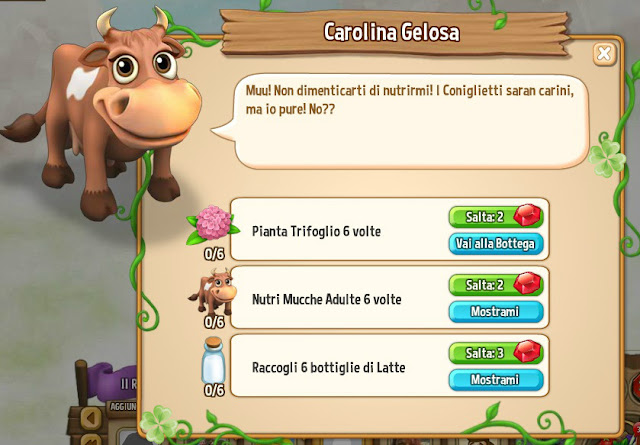This screenshot has height=445, width=640.
Task: Skip the Raccogli bottiglie di Latte task
Action: 496,353
